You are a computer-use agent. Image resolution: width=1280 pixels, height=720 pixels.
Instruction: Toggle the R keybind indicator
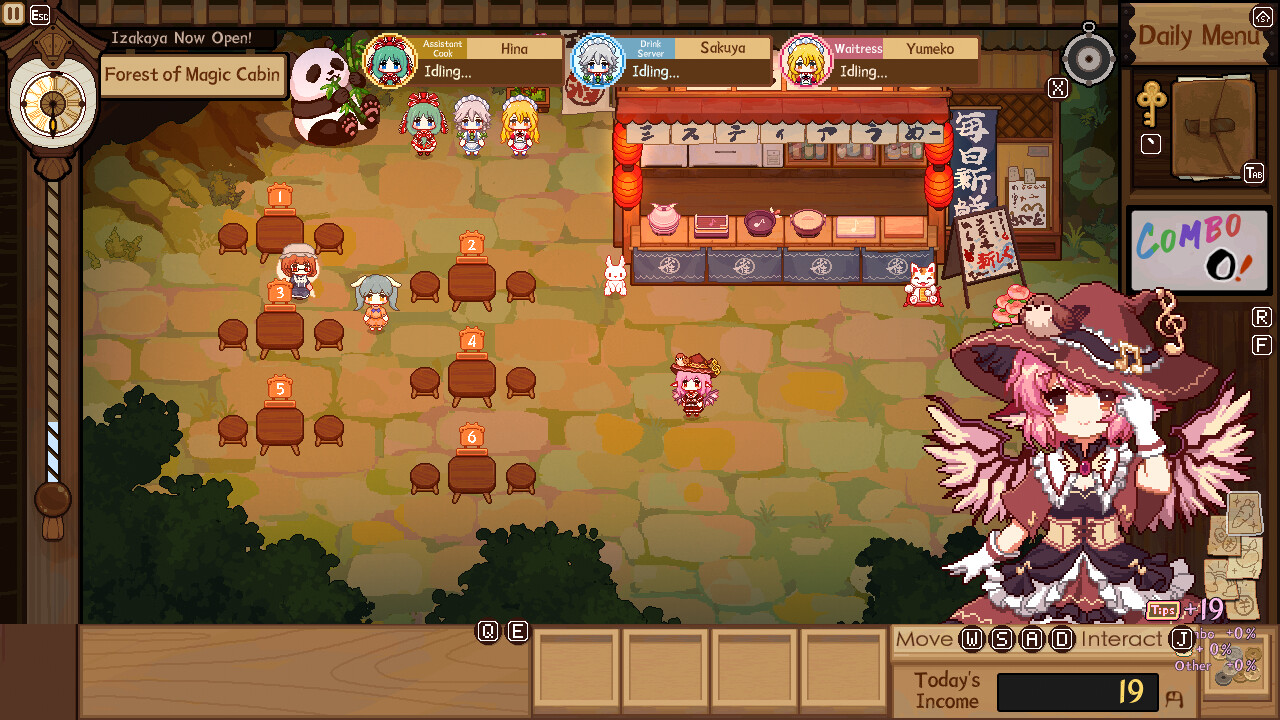point(1262,316)
